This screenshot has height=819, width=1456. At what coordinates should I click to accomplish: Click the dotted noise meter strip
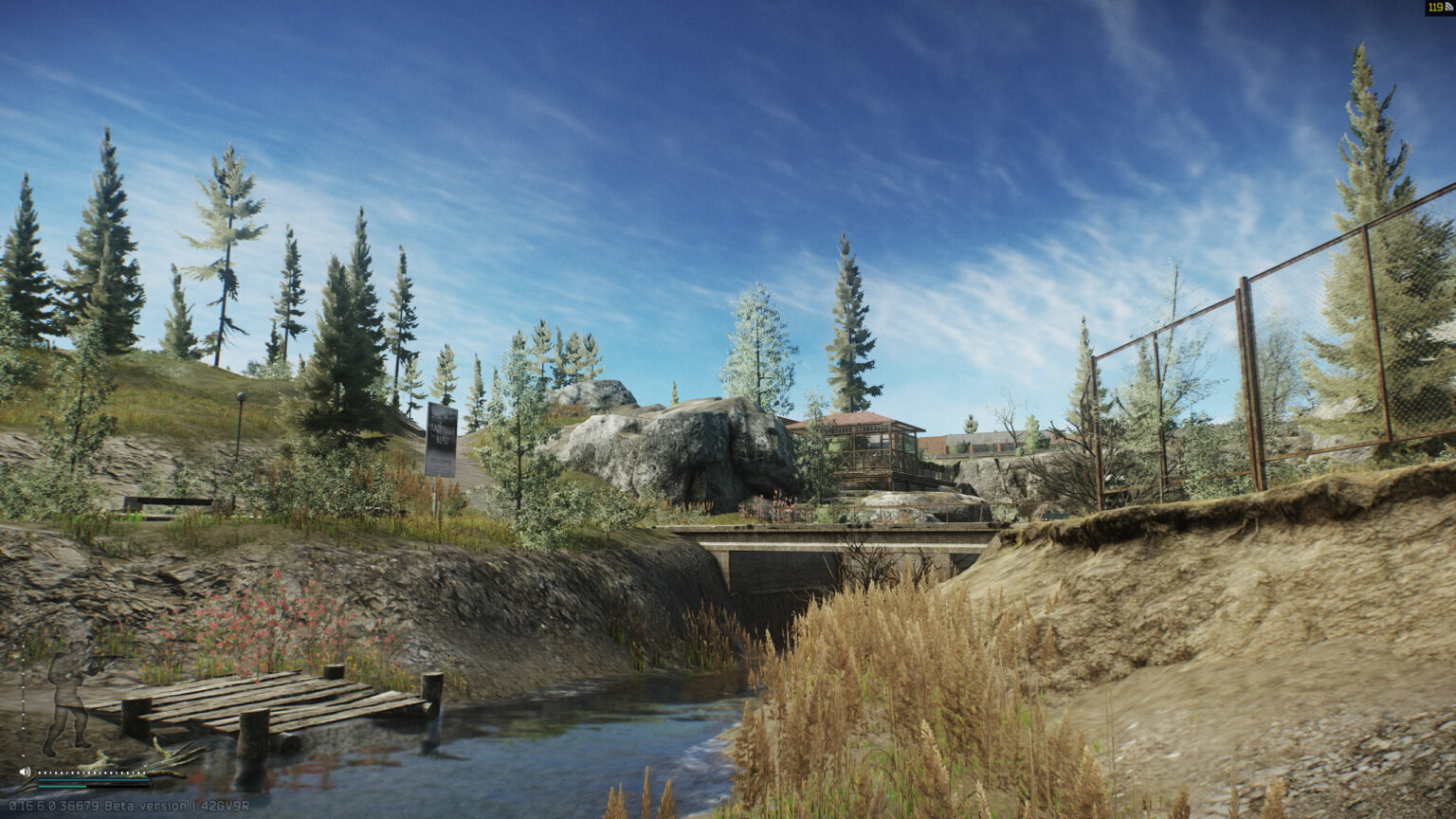[93, 773]
